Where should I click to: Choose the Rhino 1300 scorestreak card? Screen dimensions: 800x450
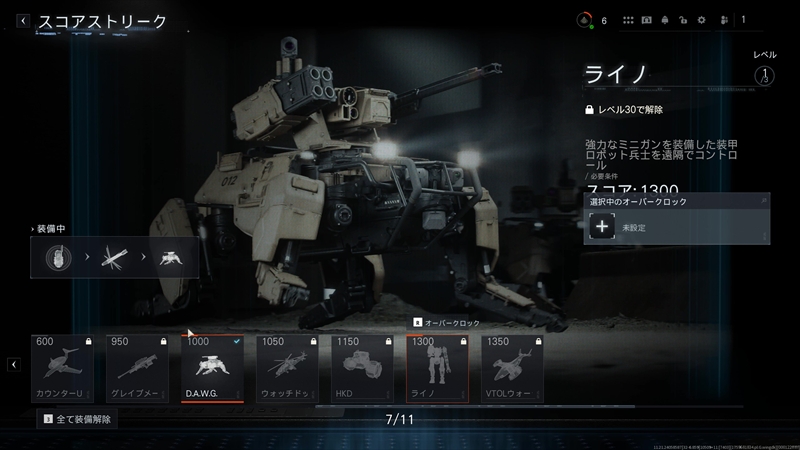point(437,367)
